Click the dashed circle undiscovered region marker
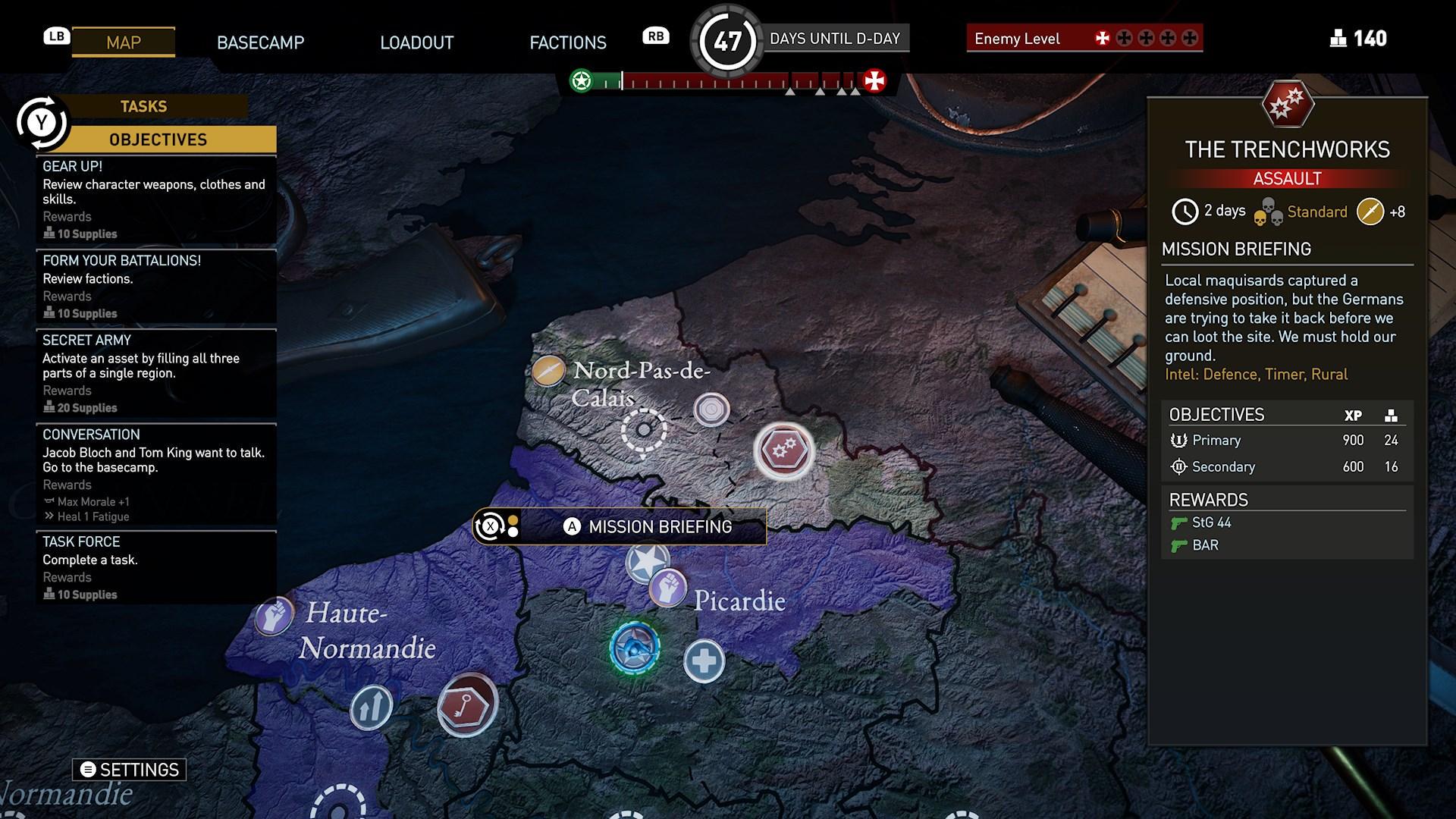 [x=644, y=428]
